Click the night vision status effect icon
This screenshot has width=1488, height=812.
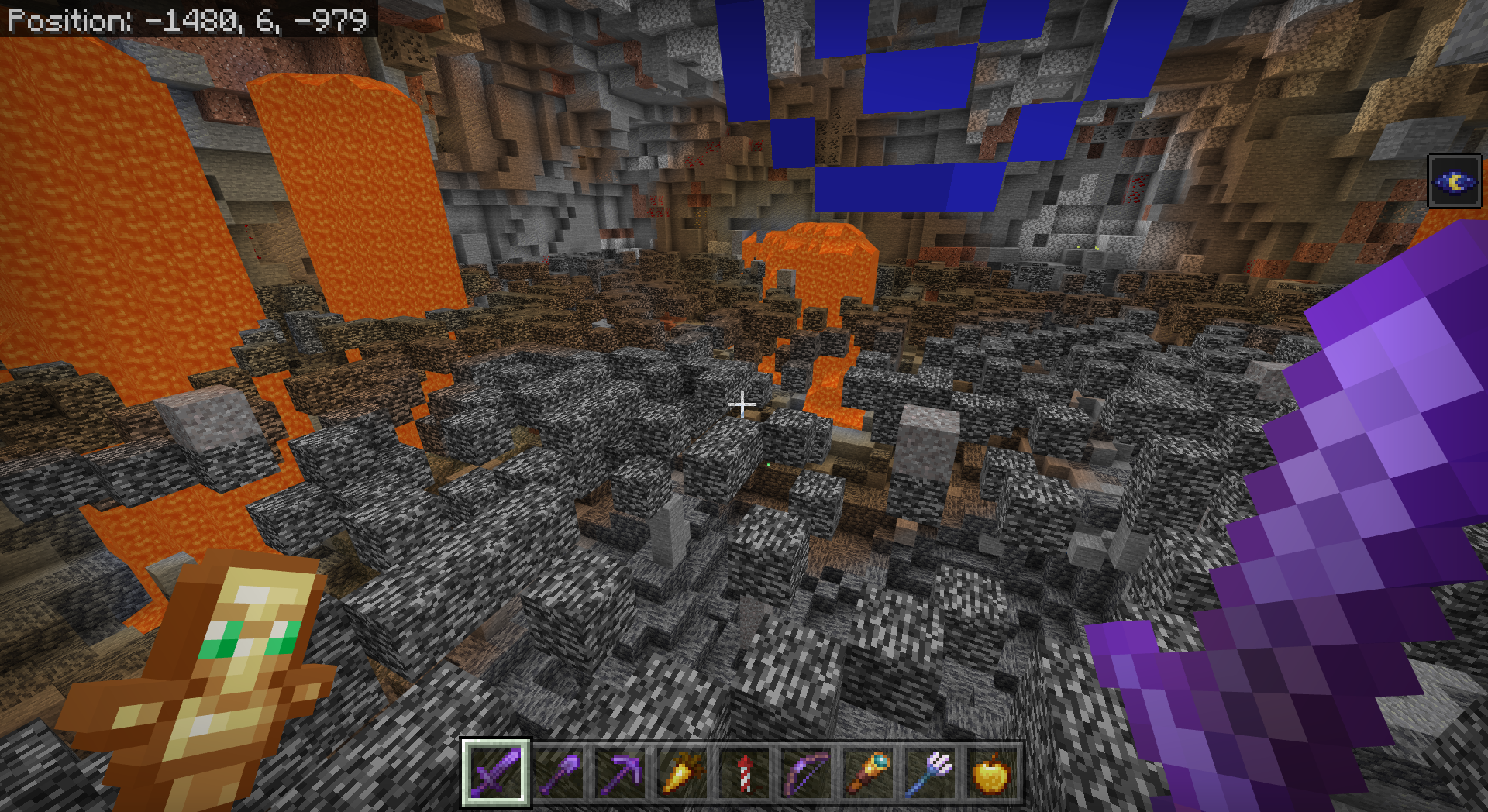[1455, 182]
